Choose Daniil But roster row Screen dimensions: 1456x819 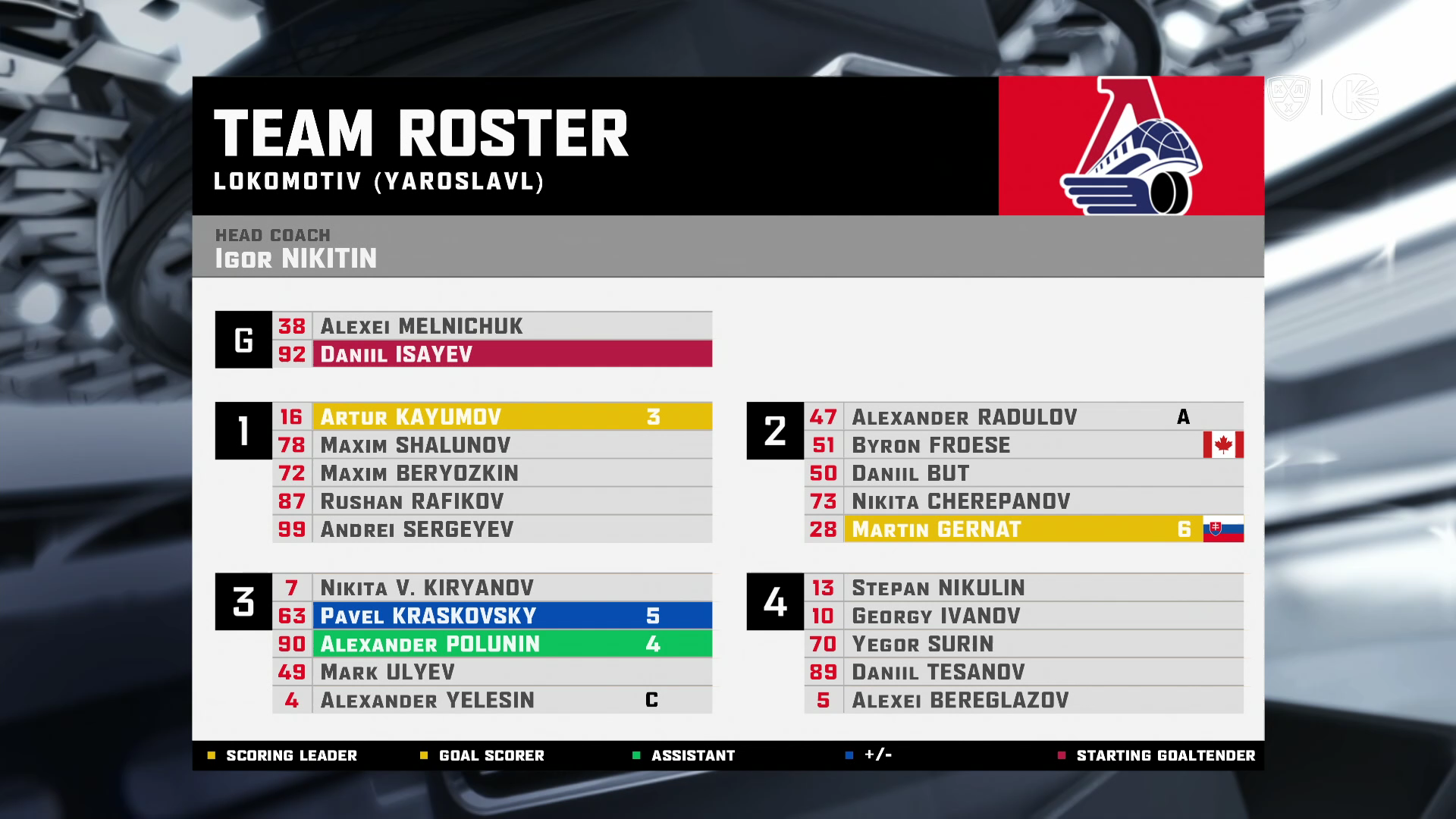pyautogui.click(x=1024, y=473)
